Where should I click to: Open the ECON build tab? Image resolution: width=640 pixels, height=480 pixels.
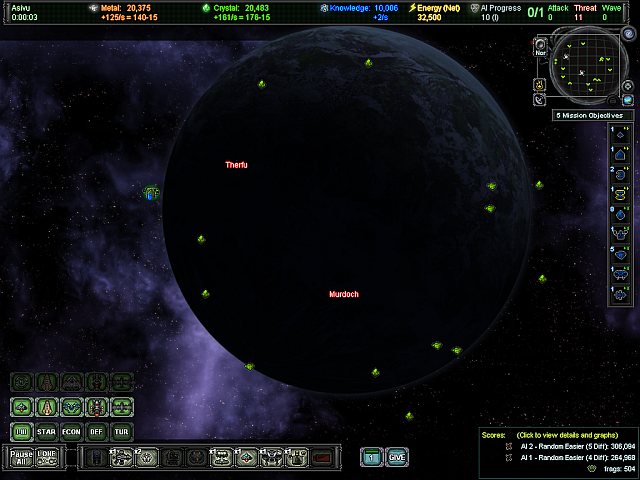72,432
